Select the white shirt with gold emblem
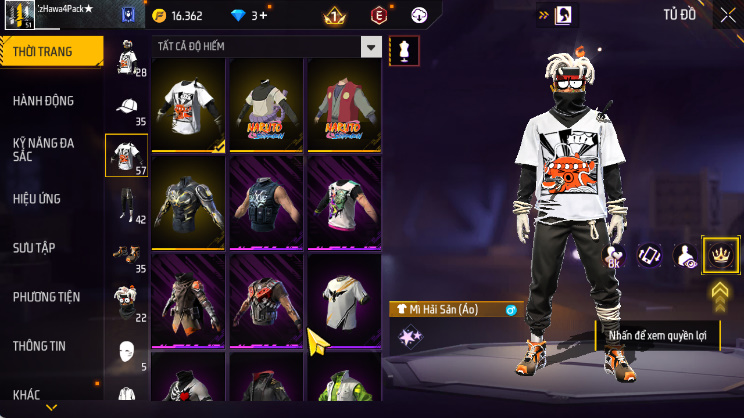This screenshot has width=744, height=418. [343, 298]
